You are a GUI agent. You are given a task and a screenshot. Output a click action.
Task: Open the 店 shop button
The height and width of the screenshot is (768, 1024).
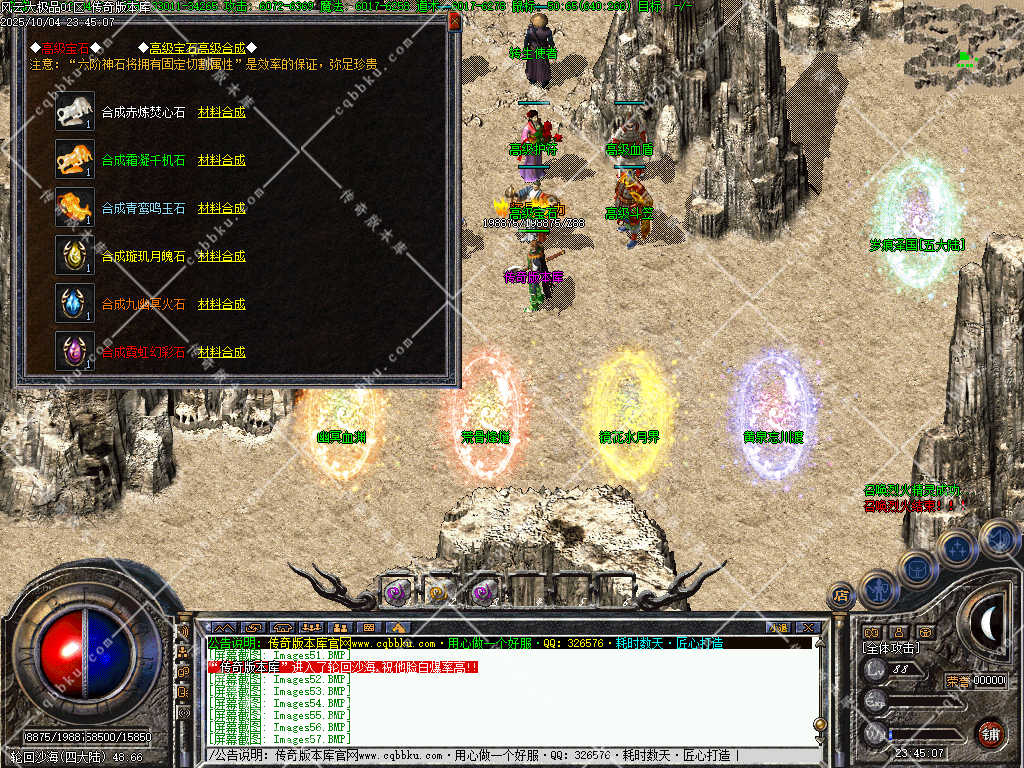(841, 596)
